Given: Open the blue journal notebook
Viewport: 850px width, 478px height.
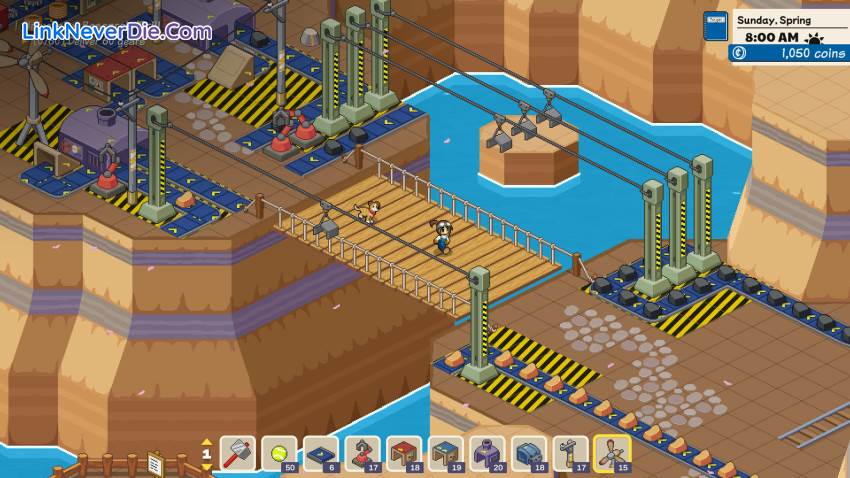Looking at the screenshot, I should (x=715, y=26).
